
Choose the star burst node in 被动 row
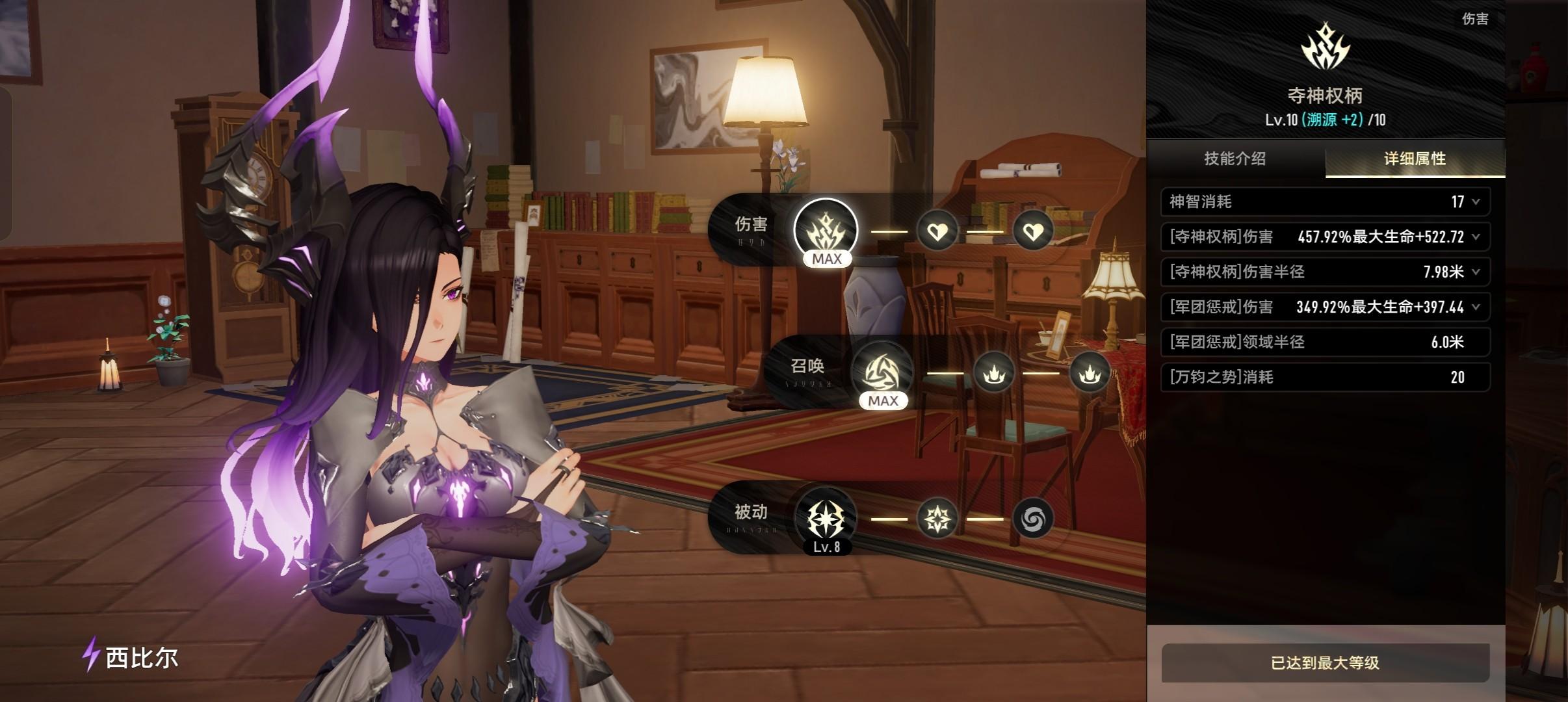(937, 519)
